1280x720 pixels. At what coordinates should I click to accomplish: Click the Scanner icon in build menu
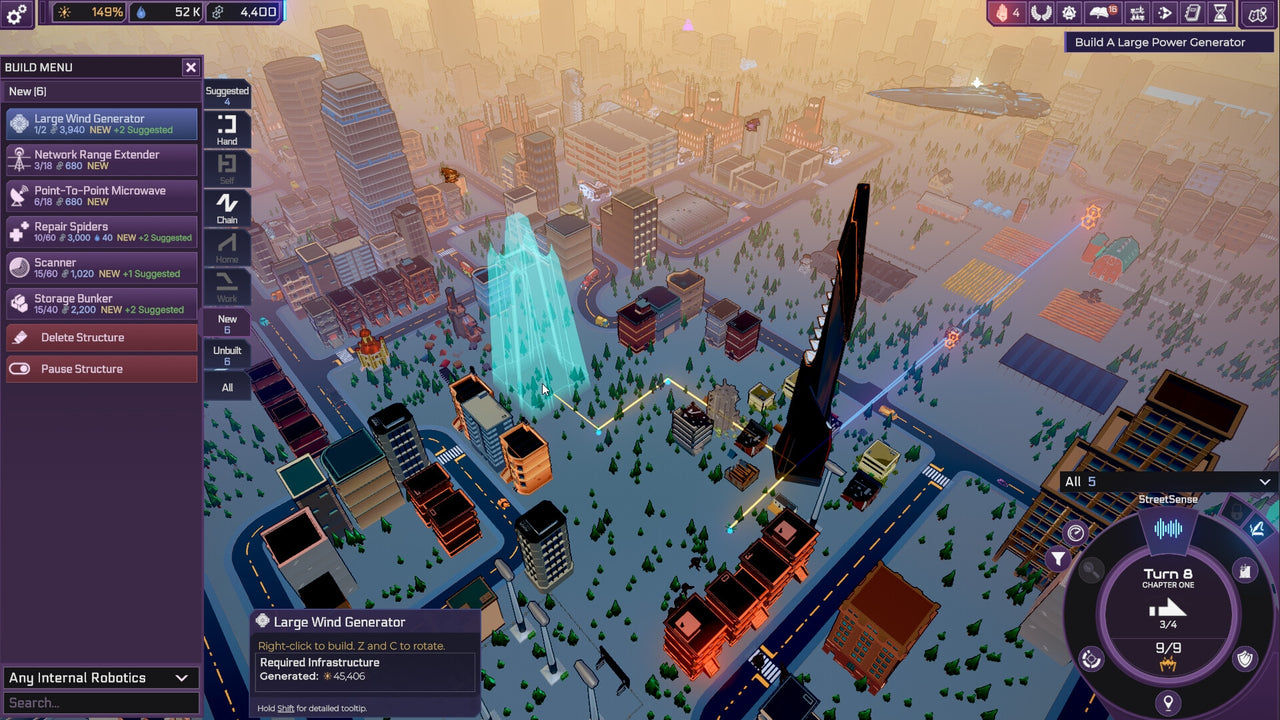coord(22,267)
